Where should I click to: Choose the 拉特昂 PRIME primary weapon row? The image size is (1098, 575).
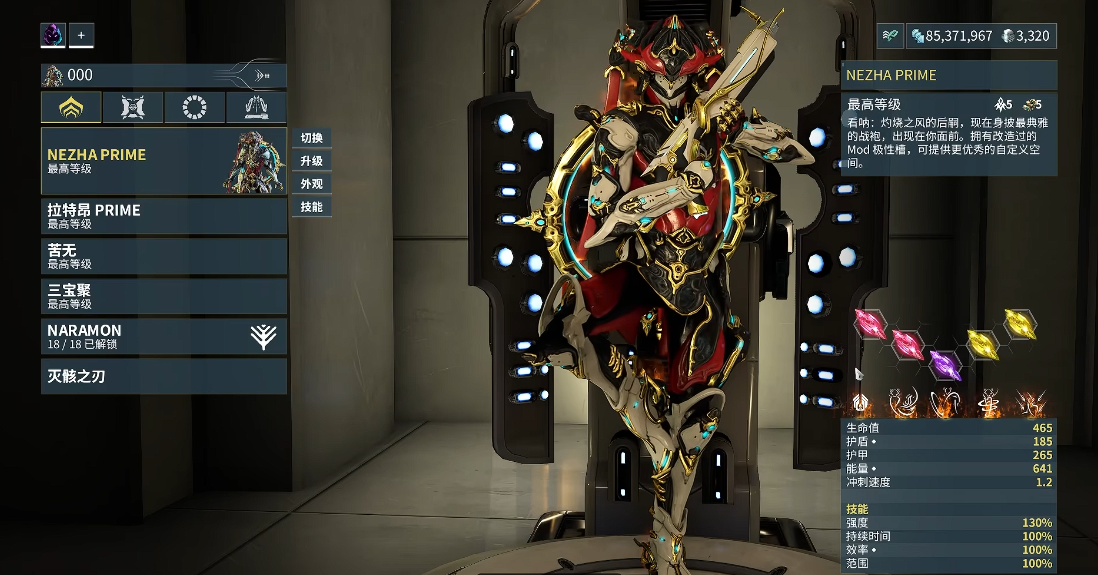tap(164, 217)
